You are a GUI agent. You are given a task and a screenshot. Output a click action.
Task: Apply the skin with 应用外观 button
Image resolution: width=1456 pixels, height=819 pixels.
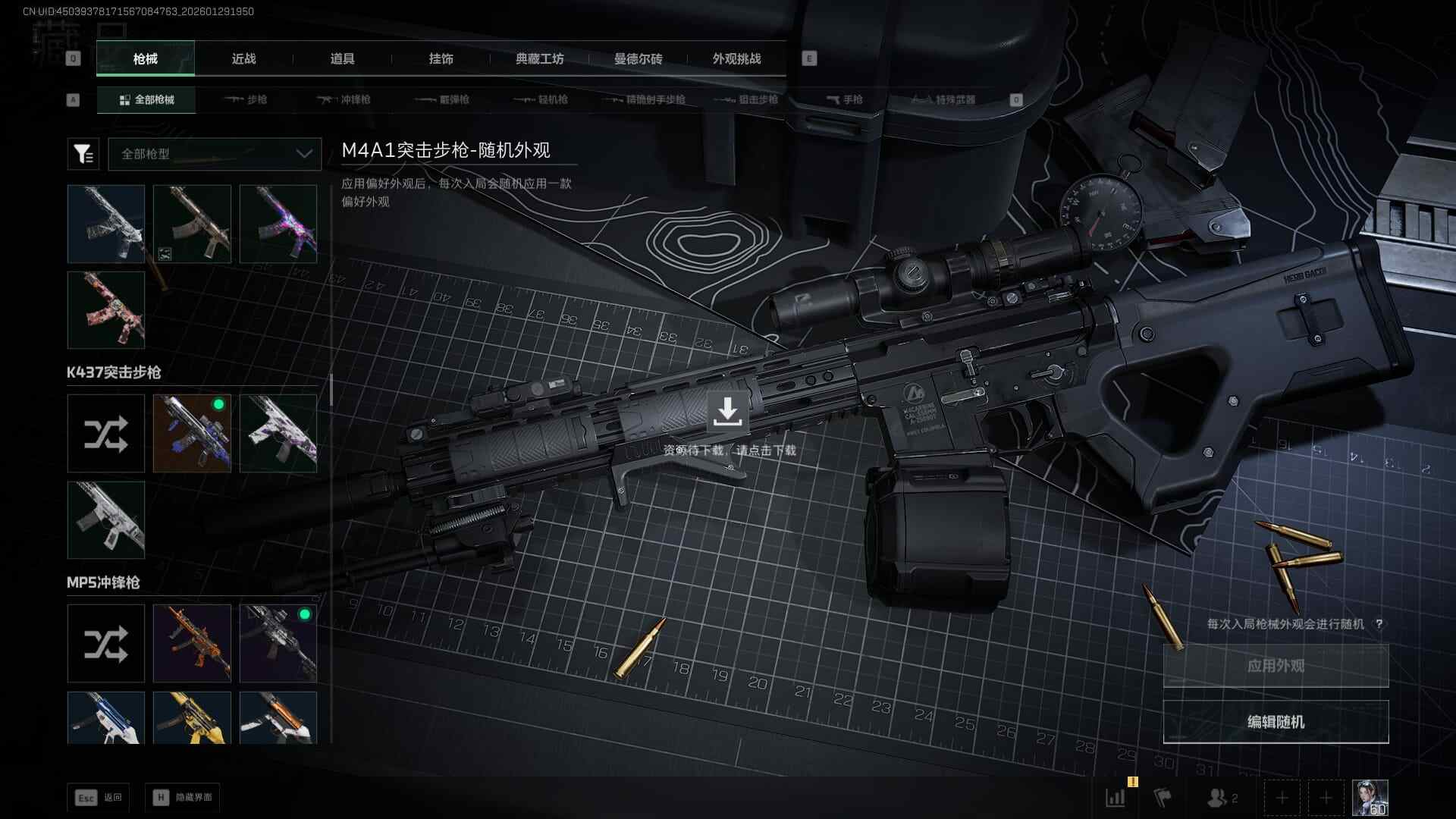[x=1276, y=666]
